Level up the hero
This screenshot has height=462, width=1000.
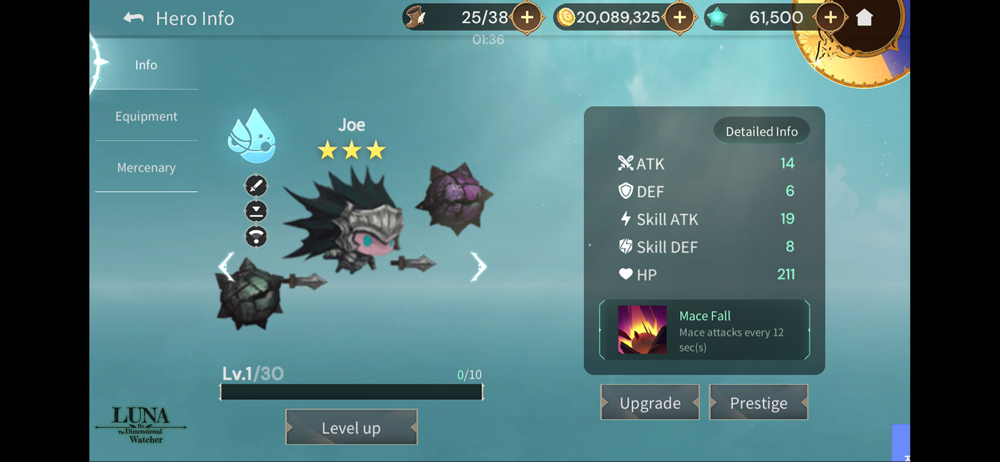351,428
